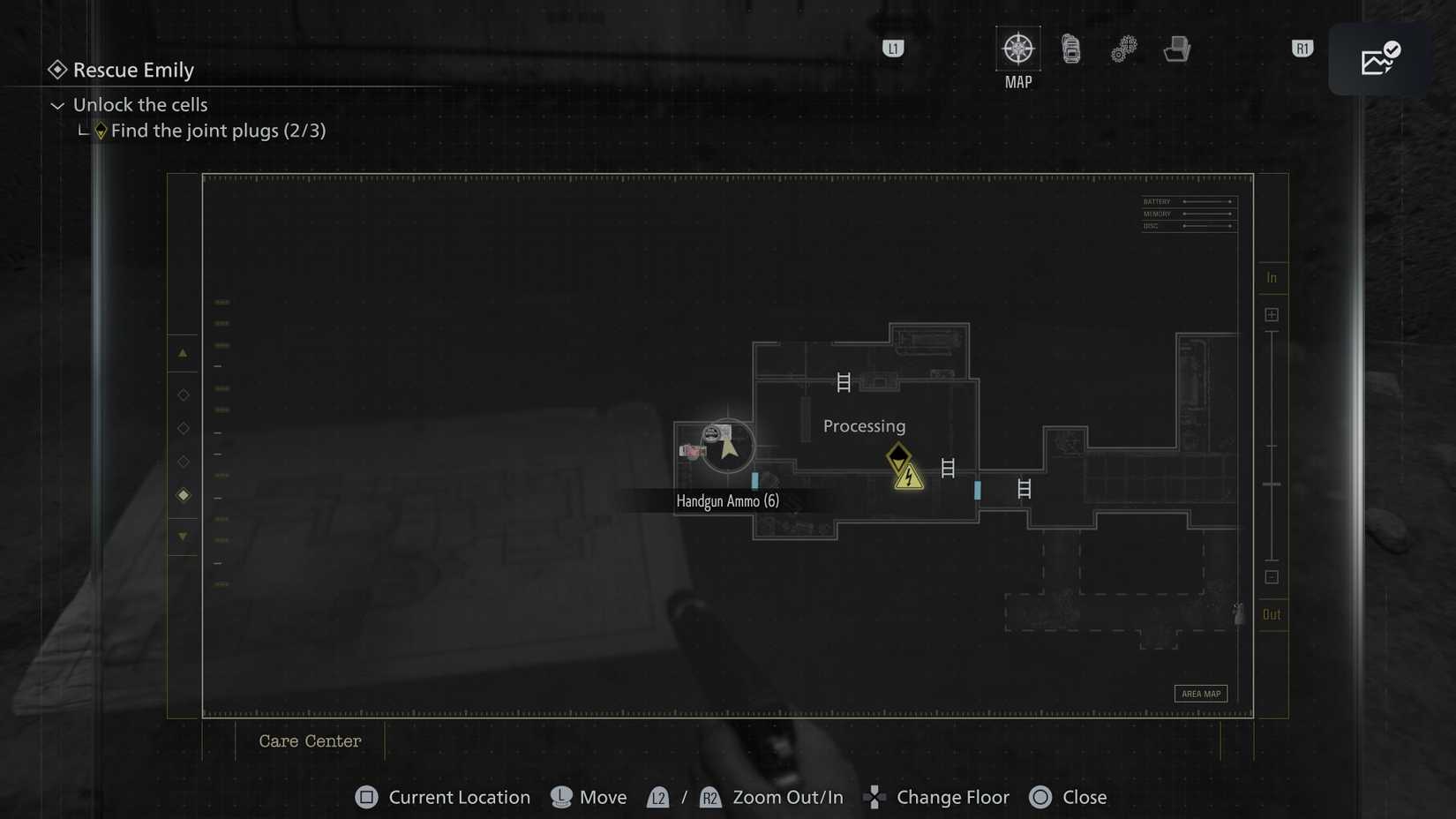1456x819 pixels.
Task: Select the highlighted floor diamond in the sidebar
Action: (183, 495)
